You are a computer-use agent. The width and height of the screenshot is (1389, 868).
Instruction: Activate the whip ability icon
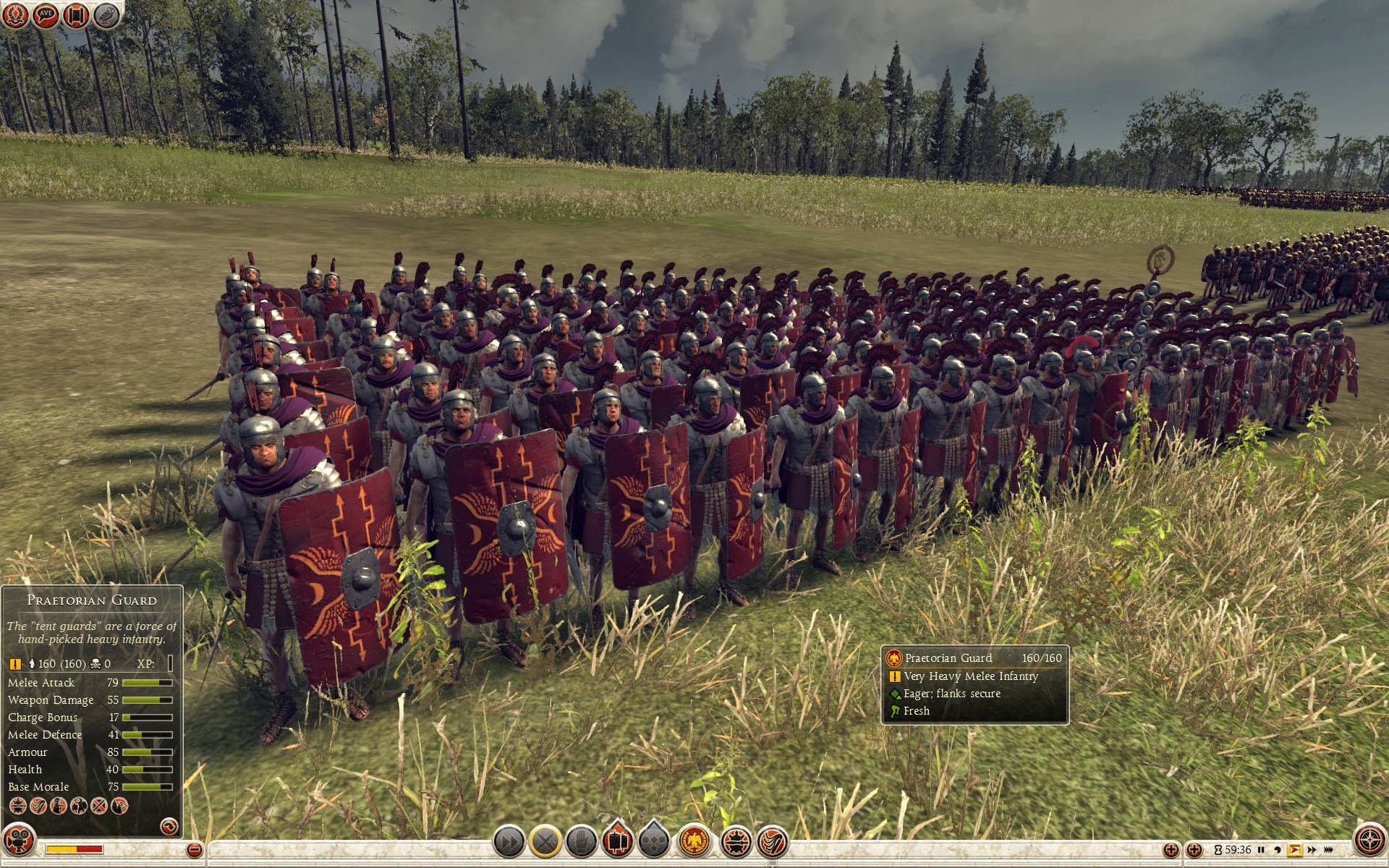click(773, 842)
